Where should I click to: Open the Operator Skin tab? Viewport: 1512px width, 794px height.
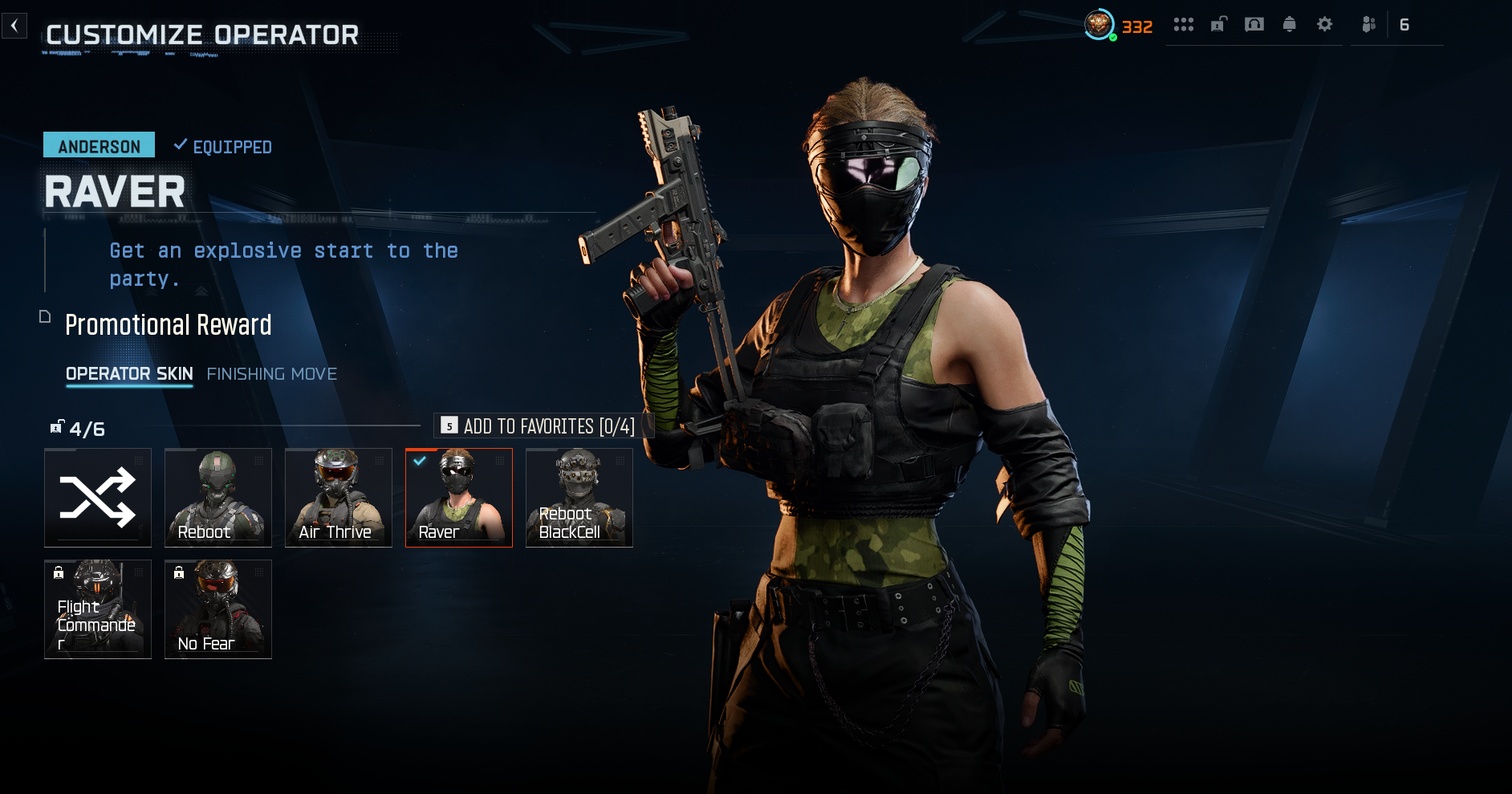[129, 374]
